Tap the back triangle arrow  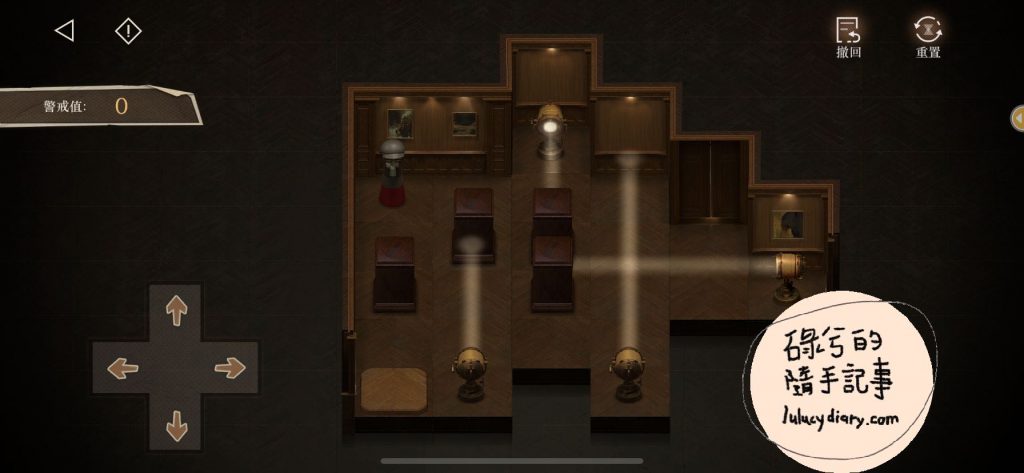64,31
